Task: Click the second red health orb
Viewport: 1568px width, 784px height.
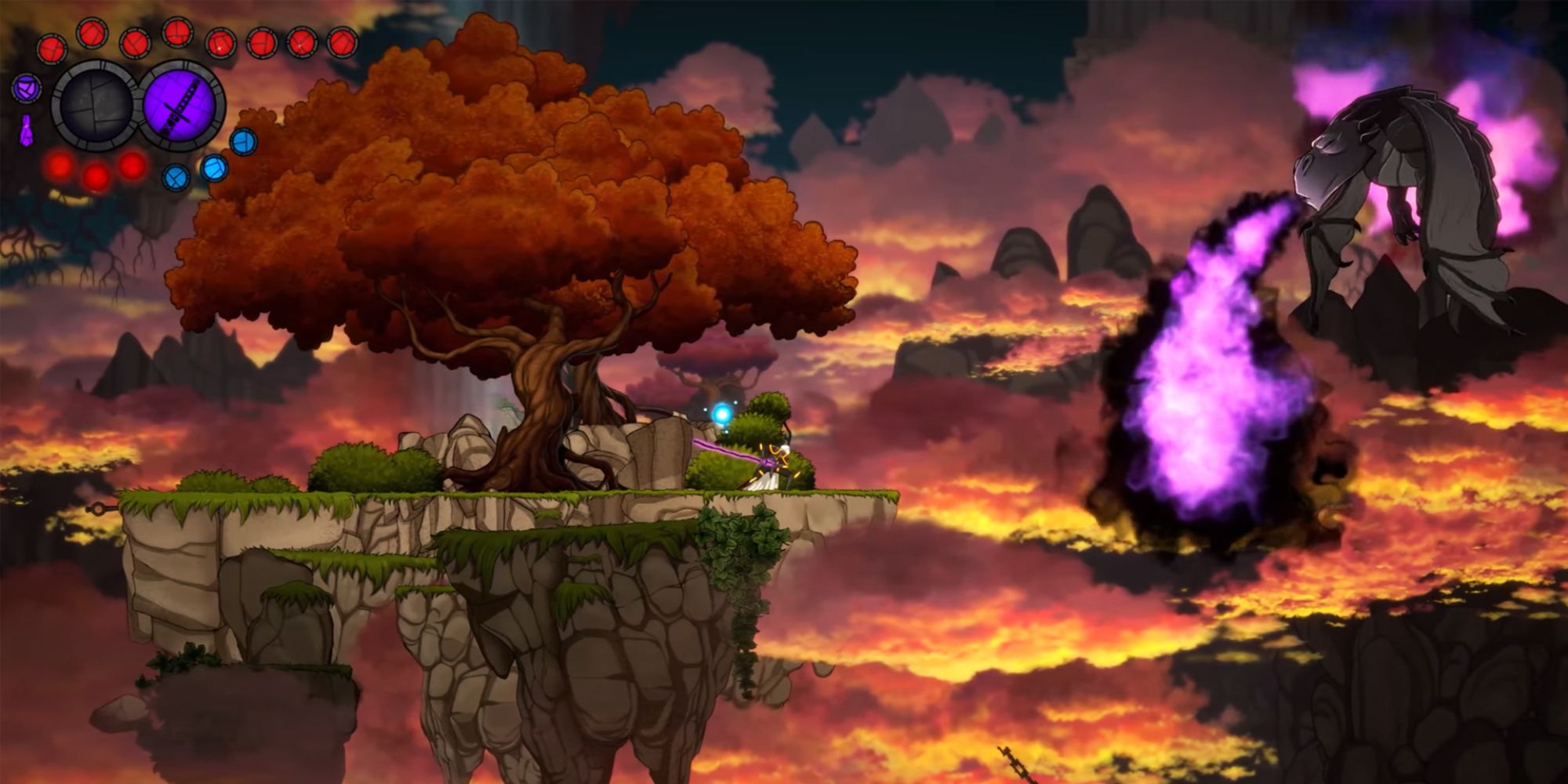Action: 92,33
